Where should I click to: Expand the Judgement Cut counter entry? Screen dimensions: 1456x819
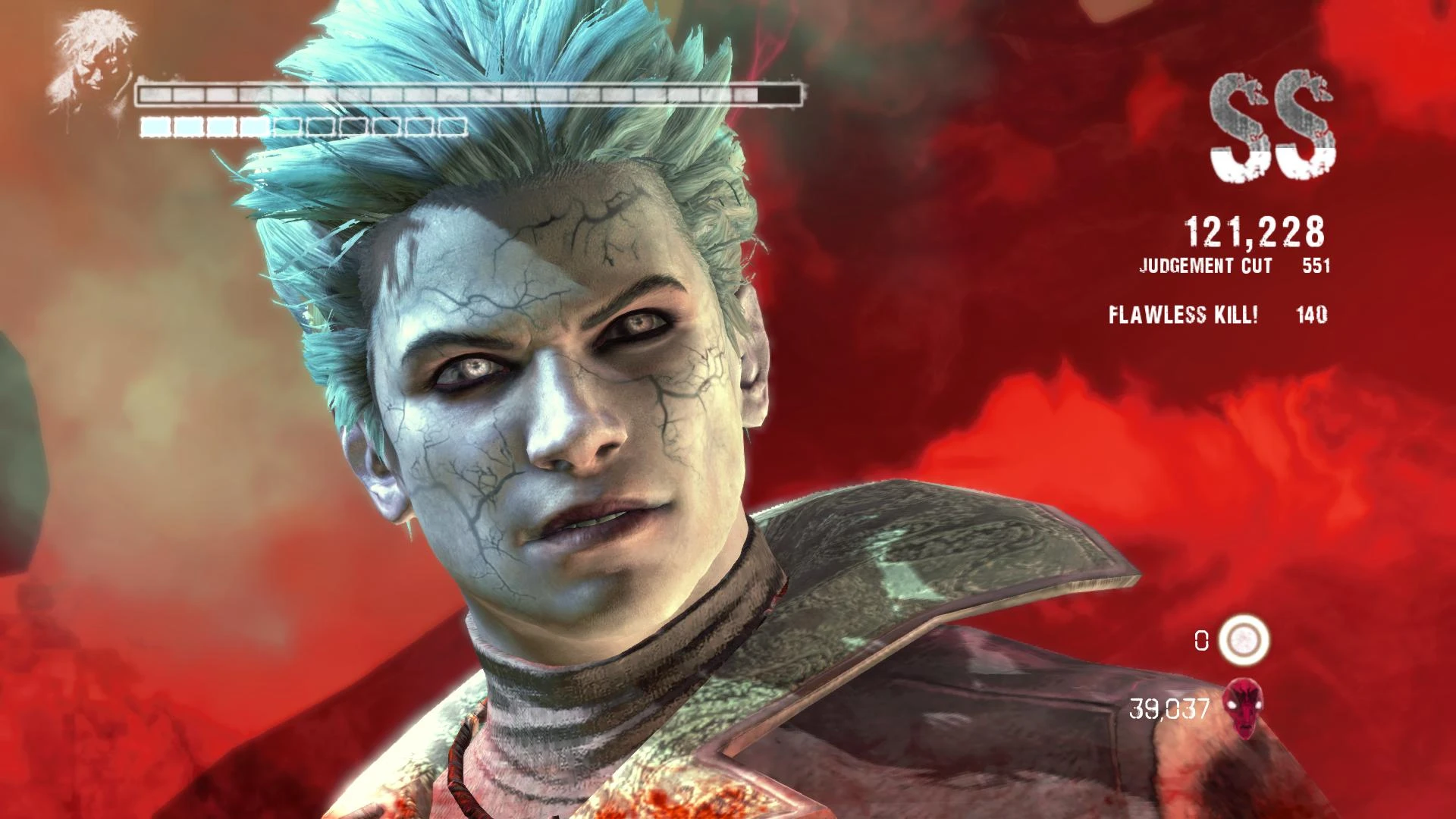click(x=1228, y=267)
